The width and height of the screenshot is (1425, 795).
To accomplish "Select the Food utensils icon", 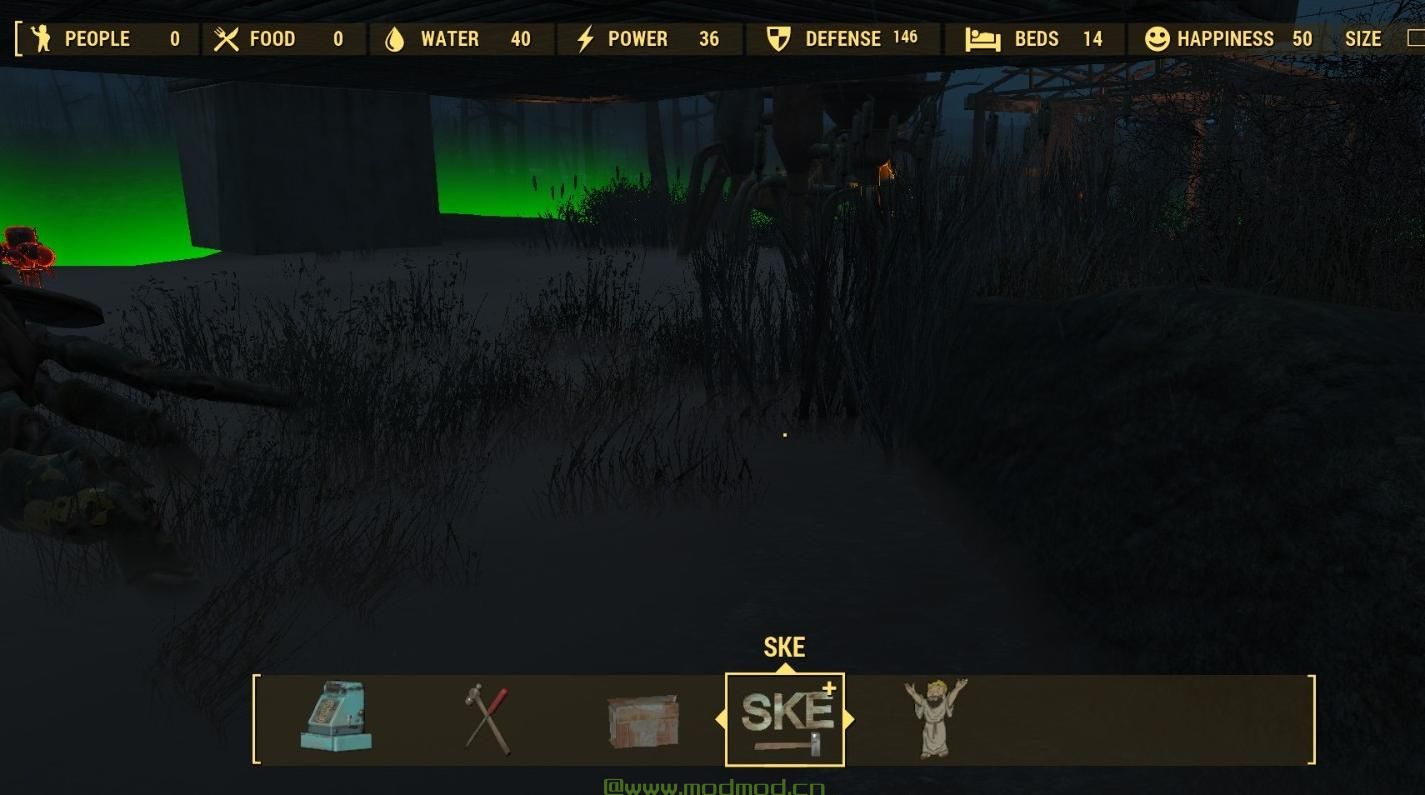I will [228, 38].
